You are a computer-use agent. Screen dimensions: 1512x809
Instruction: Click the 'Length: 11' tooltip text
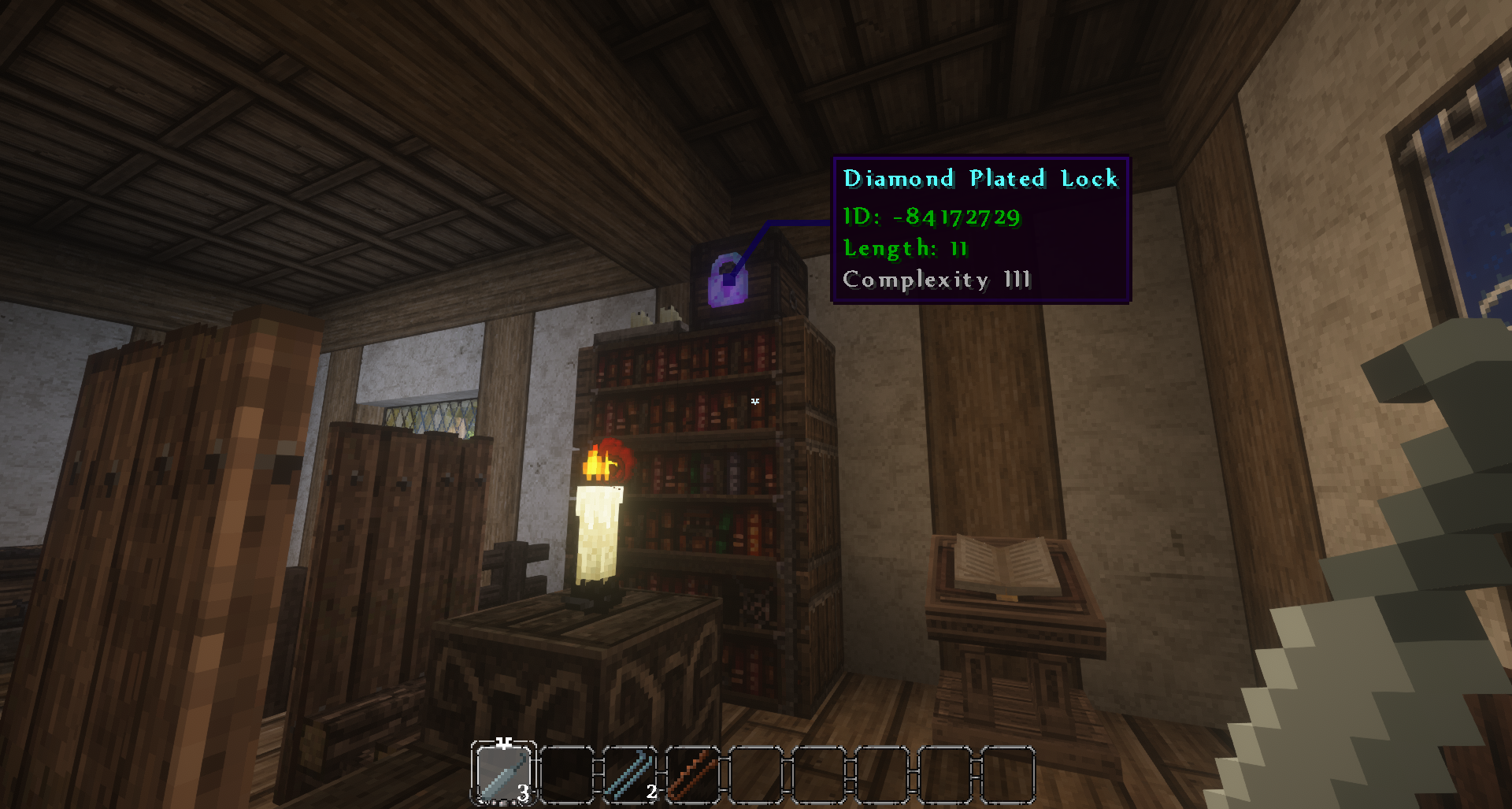[x=906, y=250]
